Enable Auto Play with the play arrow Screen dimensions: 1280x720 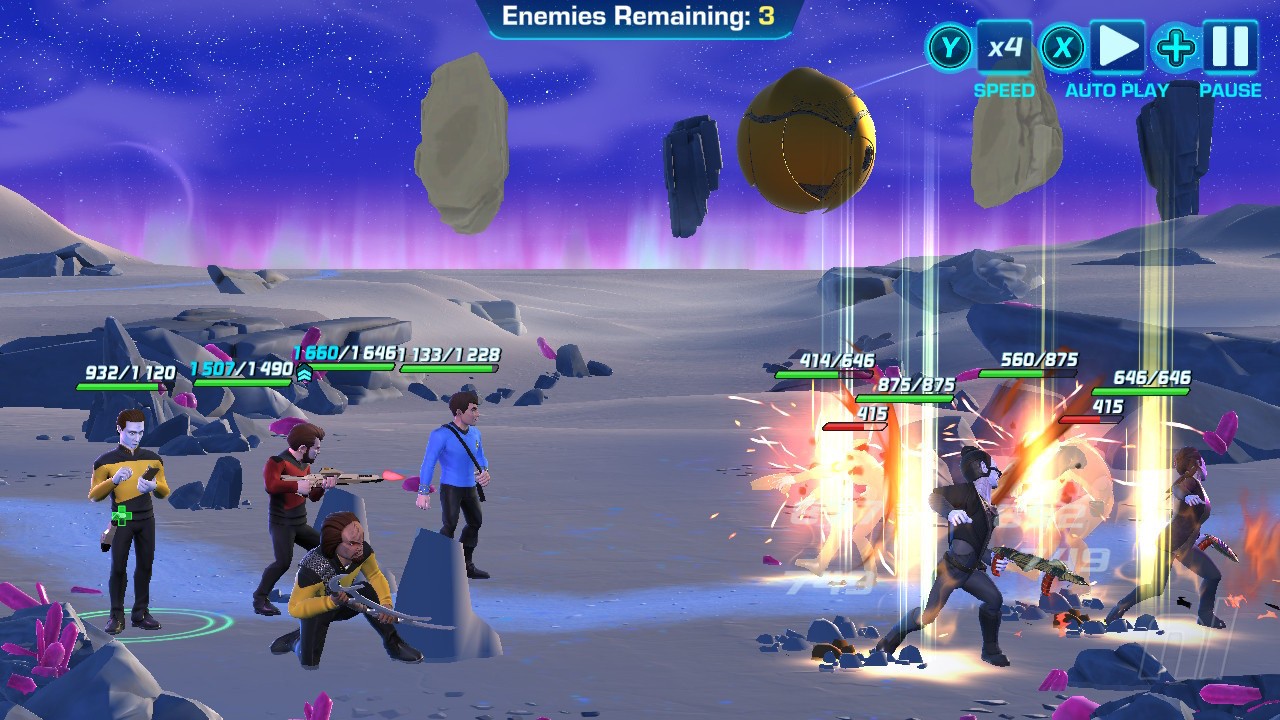click(1117, 47)
